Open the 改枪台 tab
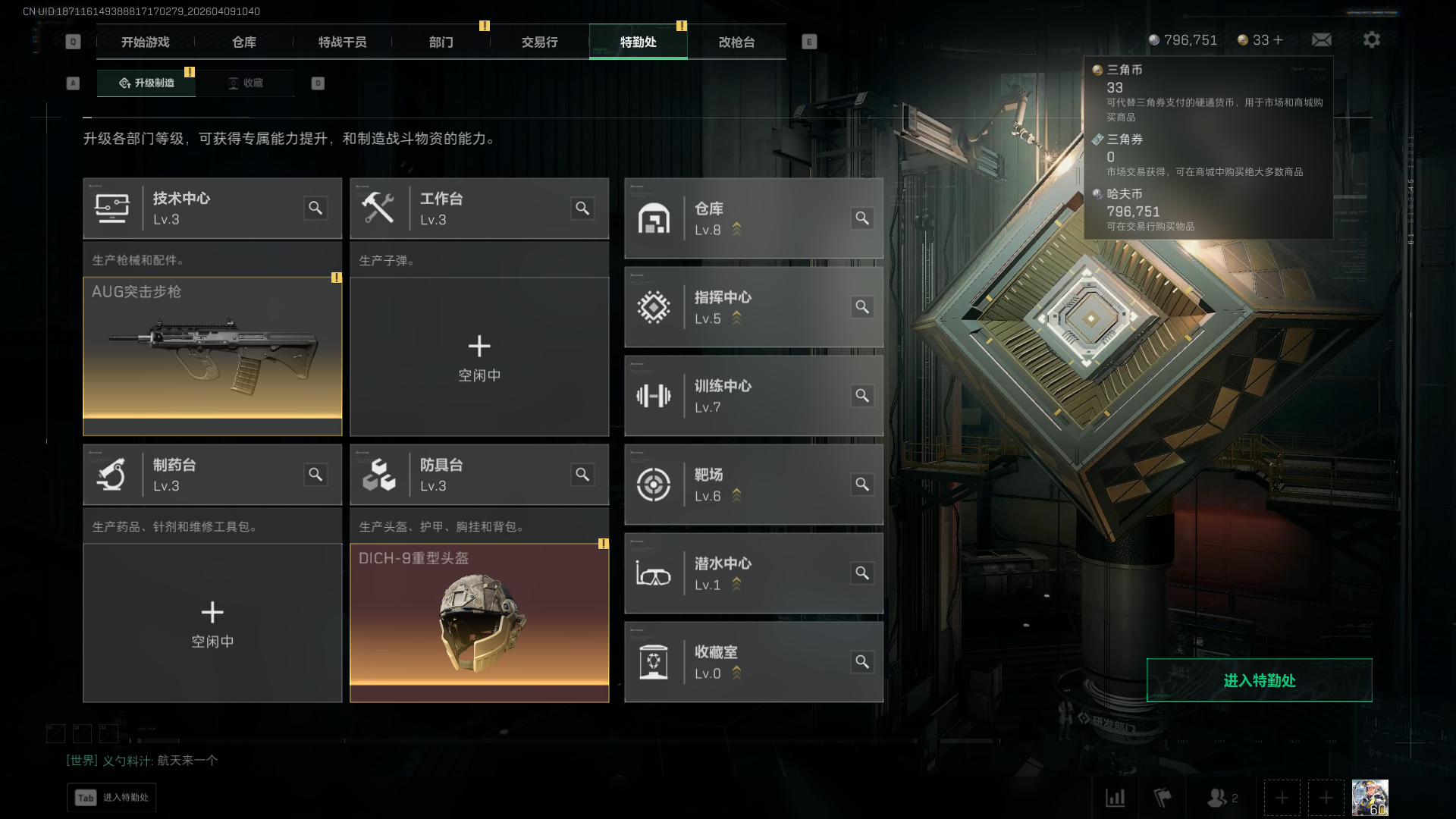The width and height of the screenshot is (1456, 819). click(736, 42)
